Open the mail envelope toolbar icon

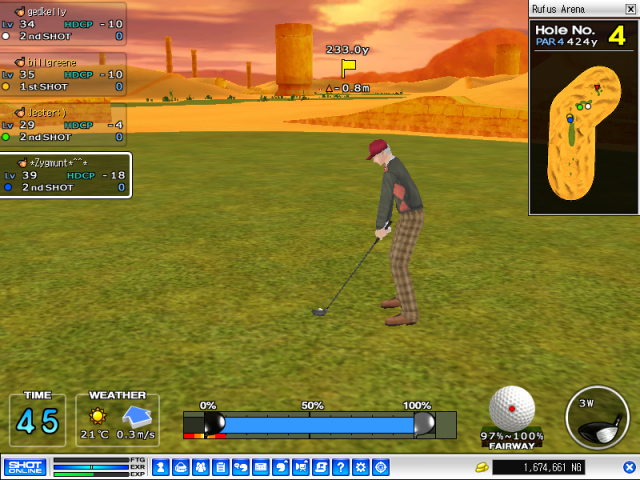260,467
